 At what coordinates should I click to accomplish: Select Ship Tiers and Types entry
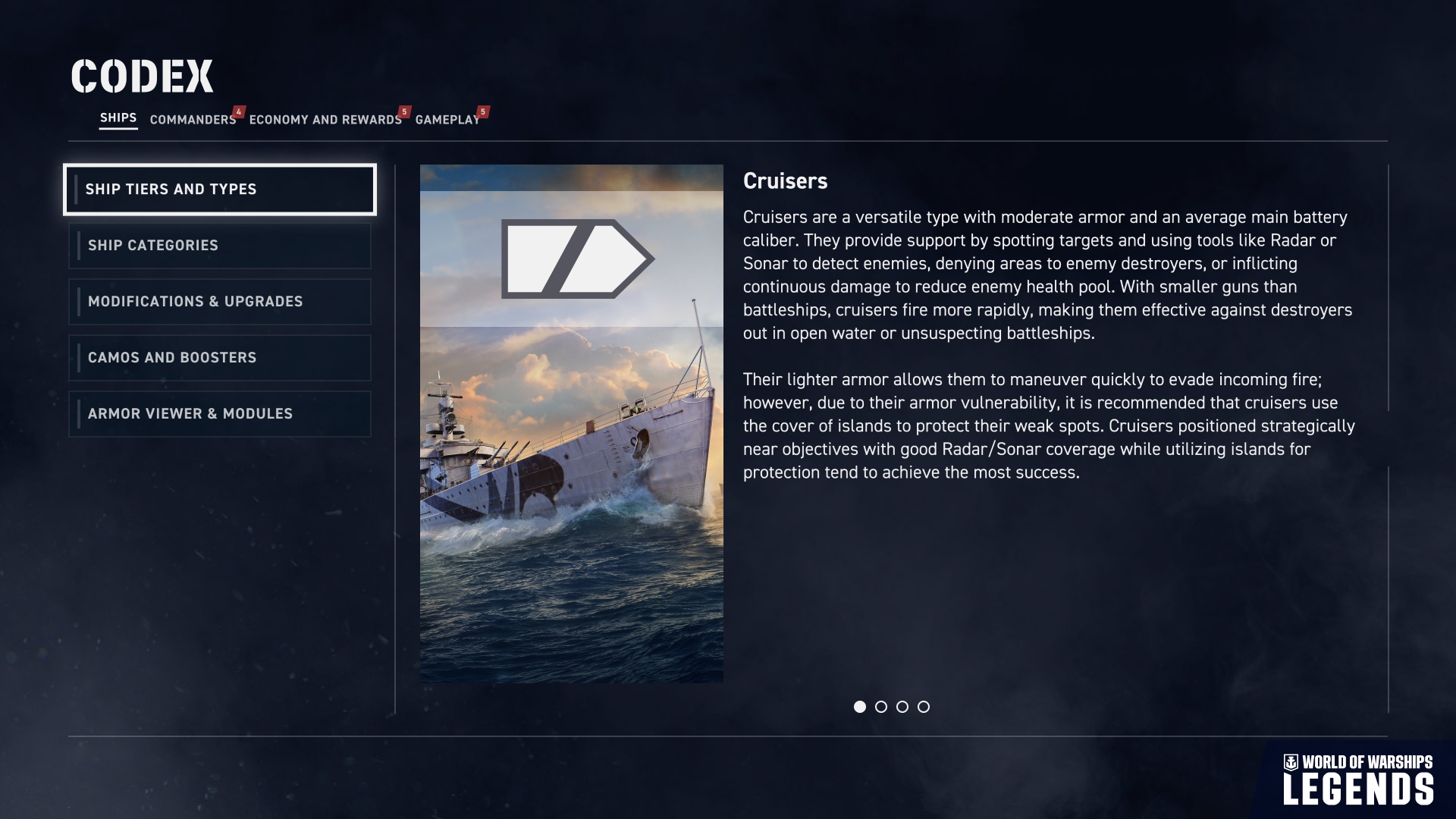tap(220, 190)
